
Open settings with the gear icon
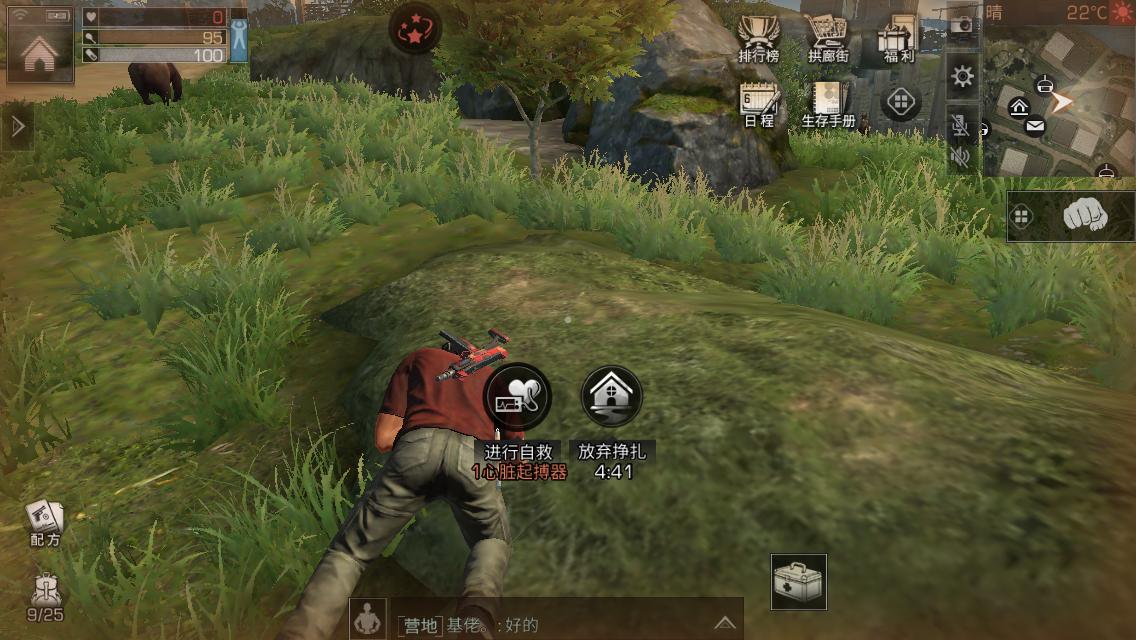(x=963, y=77)
